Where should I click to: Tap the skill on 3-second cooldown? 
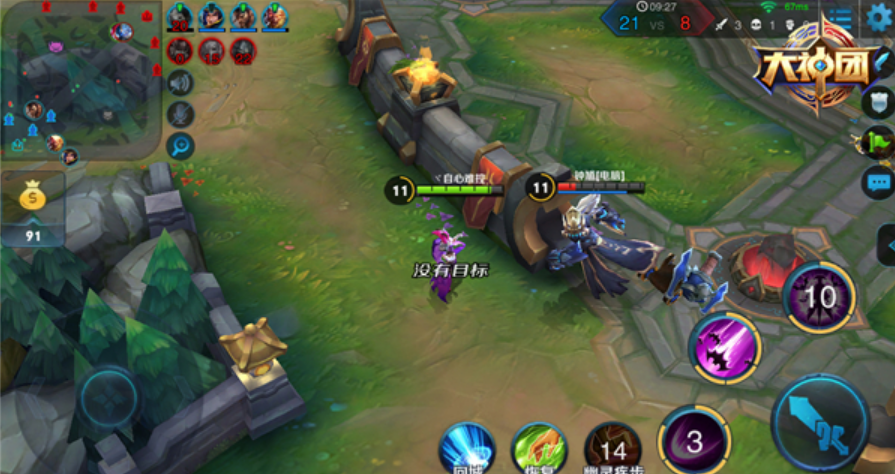[693, 441]
